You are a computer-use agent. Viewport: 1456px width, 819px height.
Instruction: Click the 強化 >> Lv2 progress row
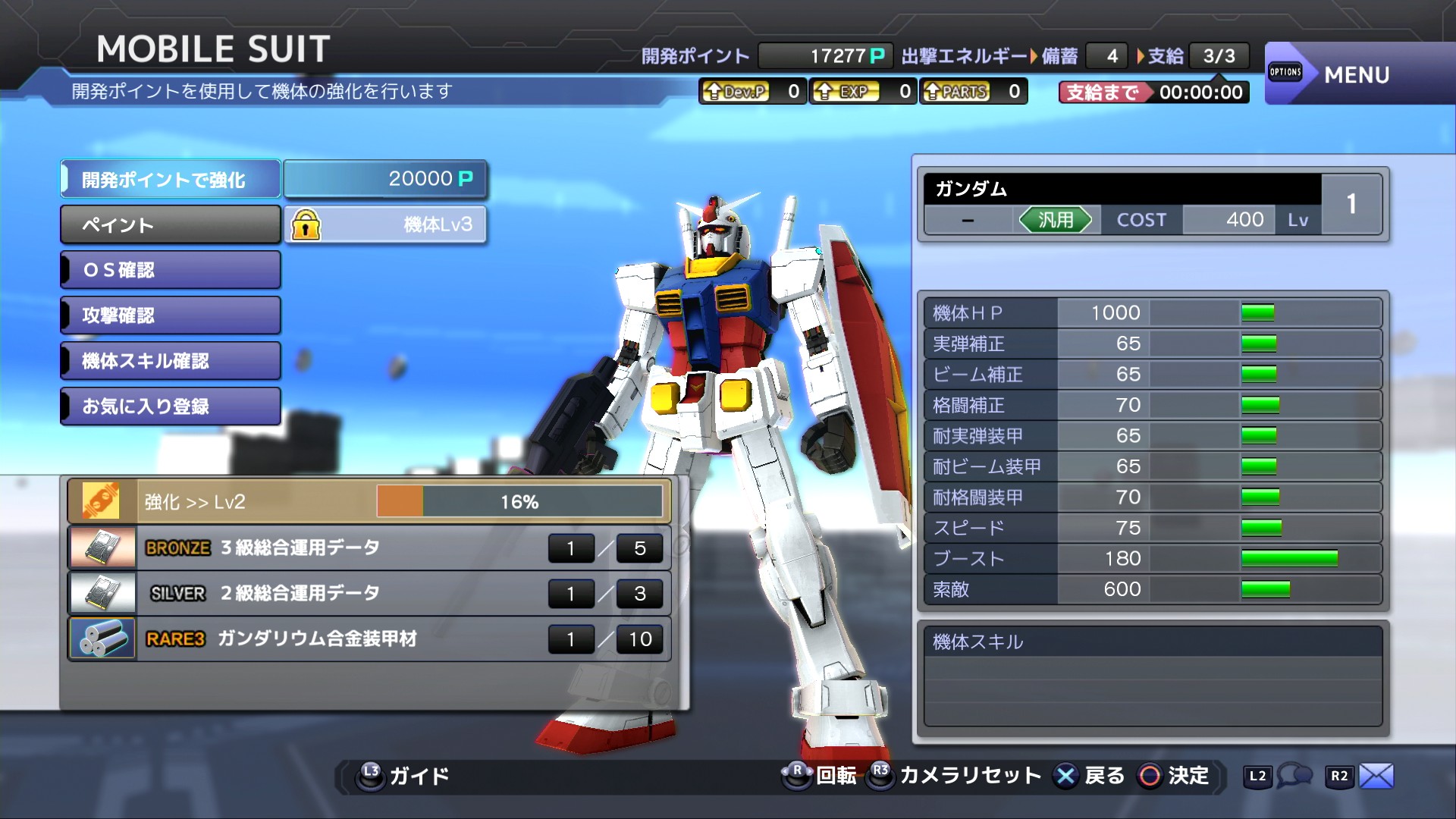(x=369, y=502)
